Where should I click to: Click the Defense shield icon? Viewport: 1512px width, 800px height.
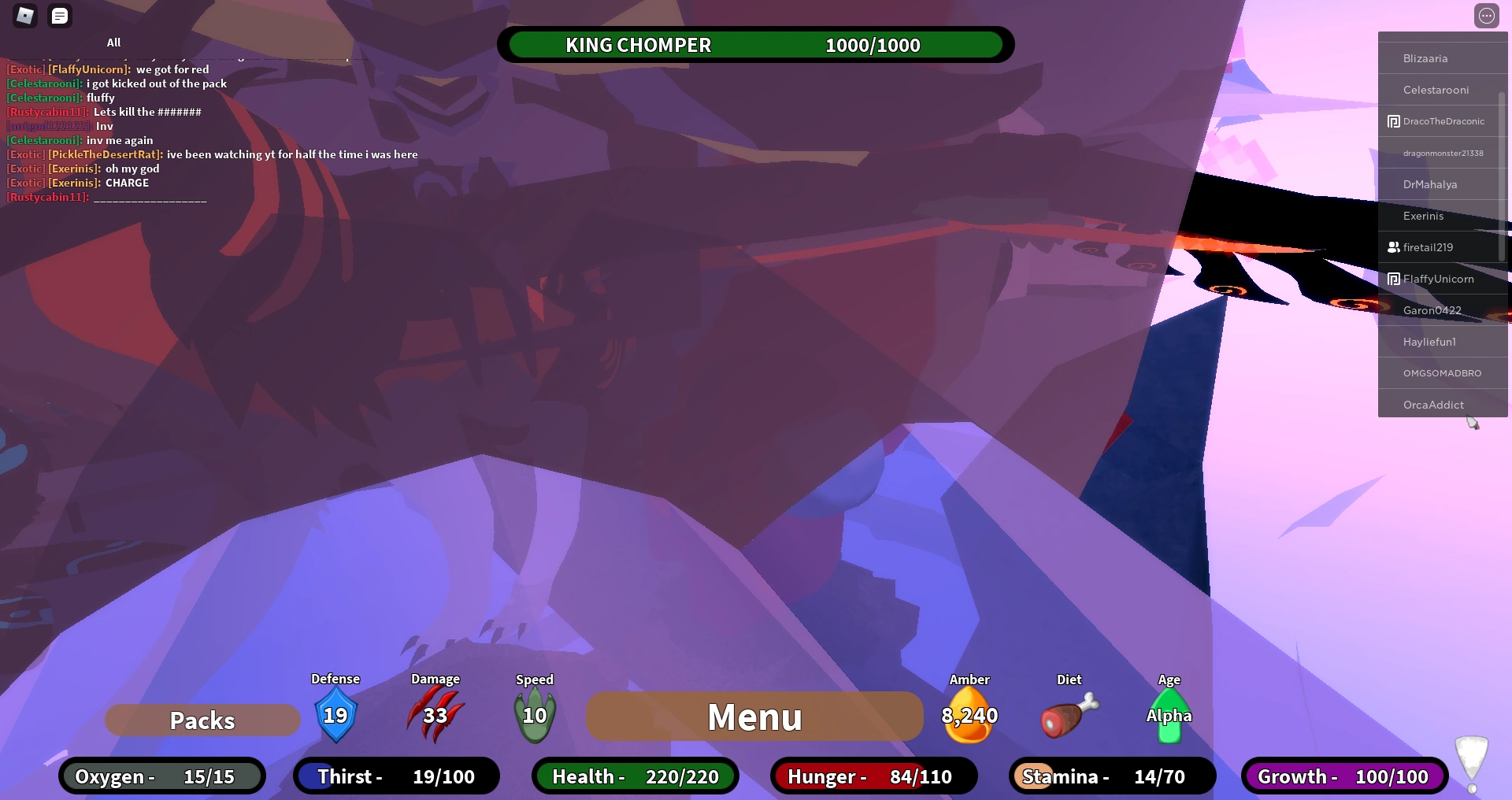[x=335, y=715]
